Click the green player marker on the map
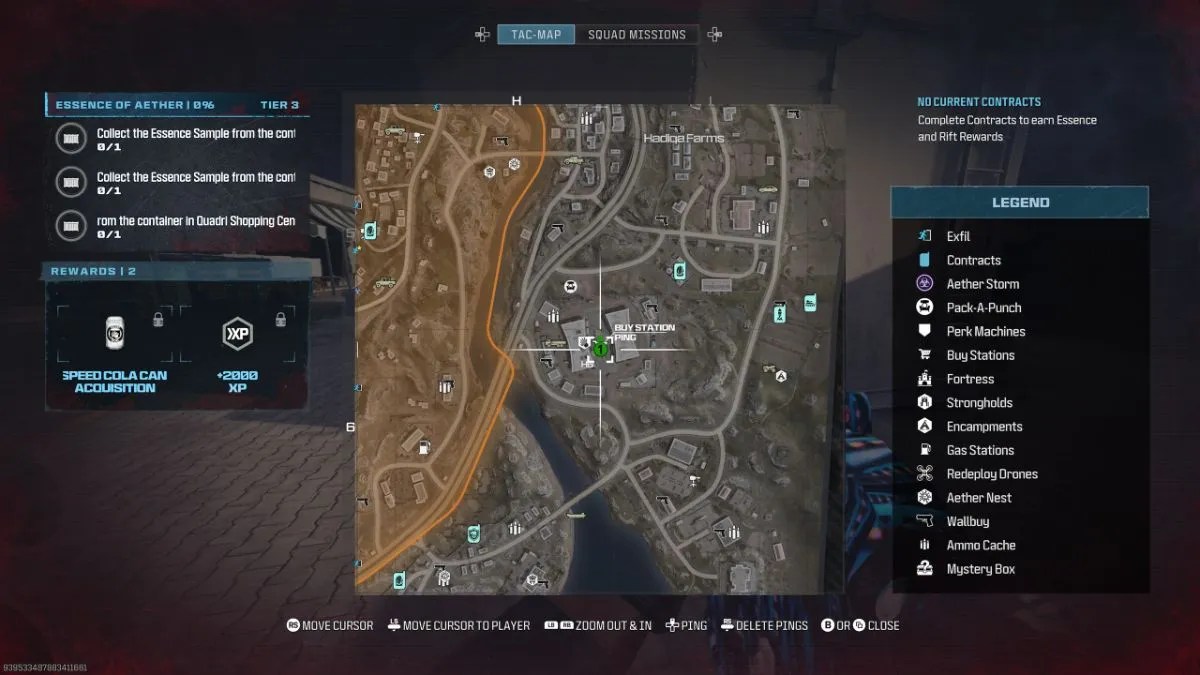The height and width of the screenshot is (675, 1200). (600, 349)
